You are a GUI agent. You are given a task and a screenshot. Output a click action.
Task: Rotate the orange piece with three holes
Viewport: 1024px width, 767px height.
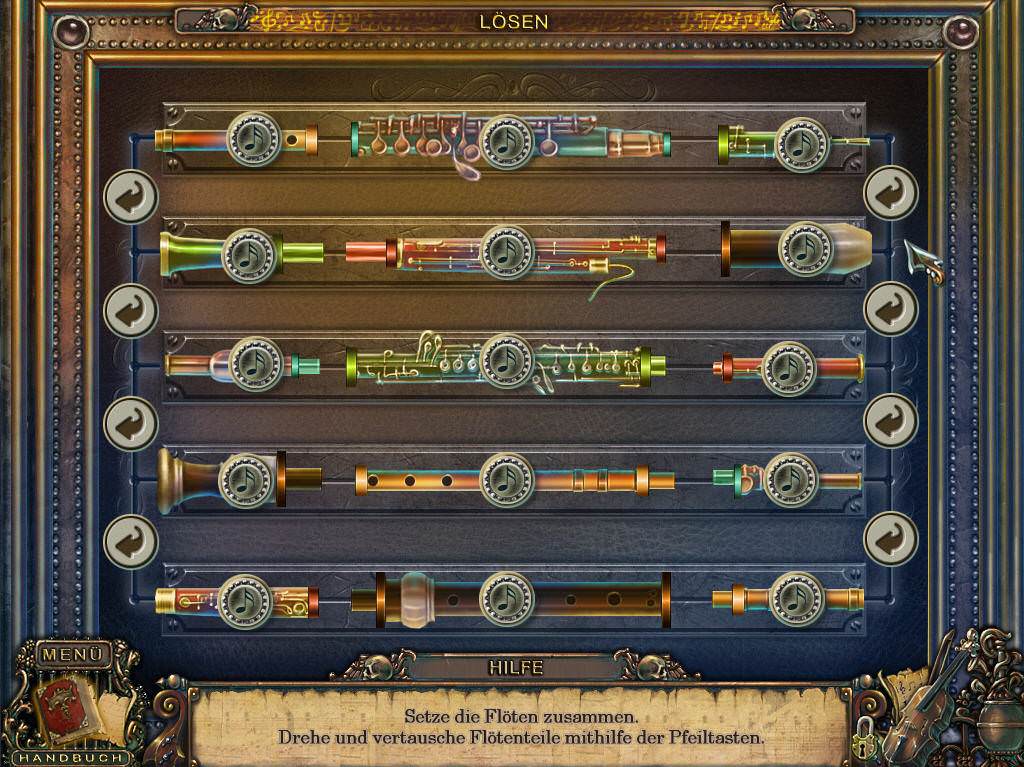[507, 480]
